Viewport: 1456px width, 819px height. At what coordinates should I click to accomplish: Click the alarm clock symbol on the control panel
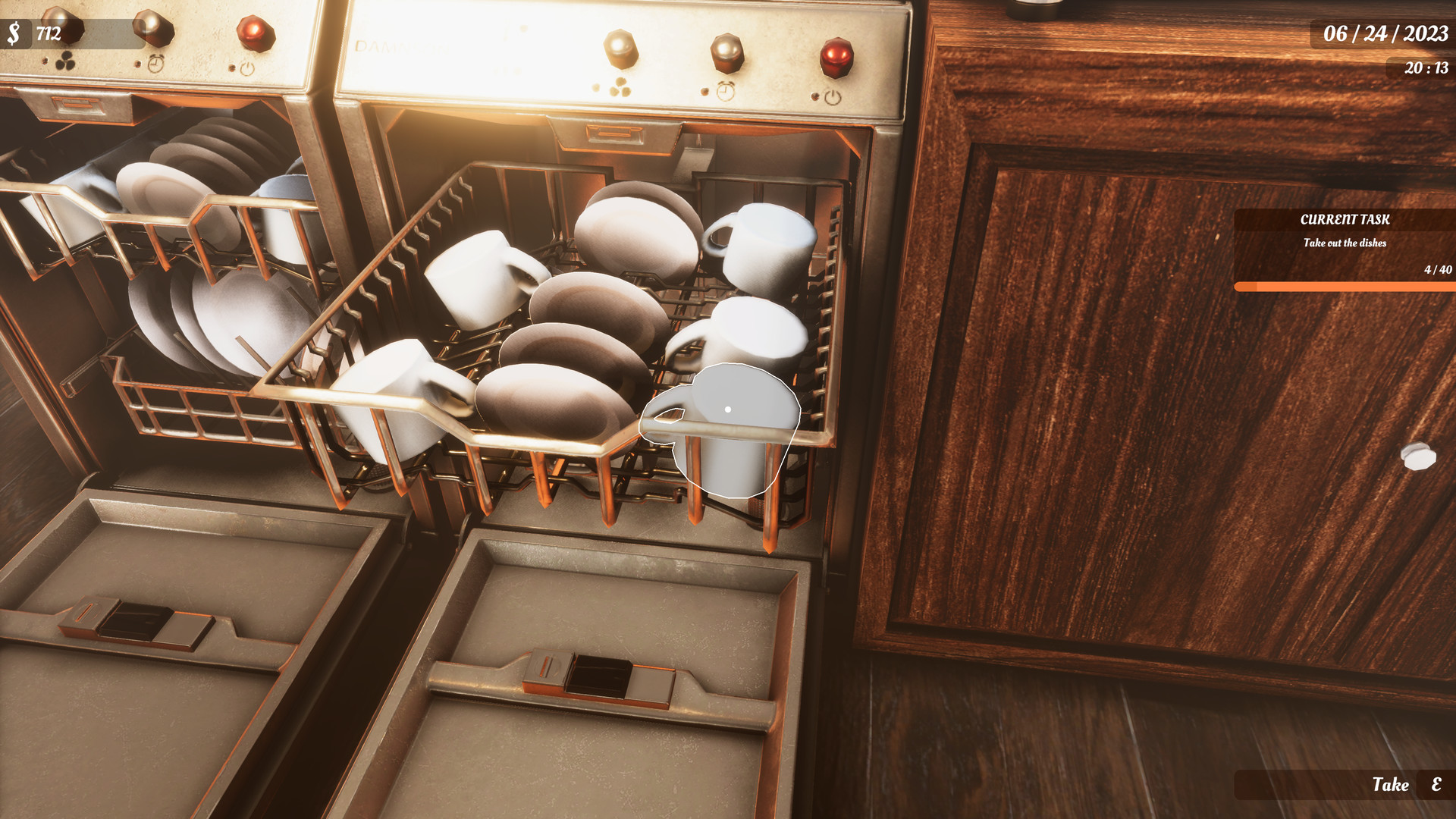[x=726, y=91]
